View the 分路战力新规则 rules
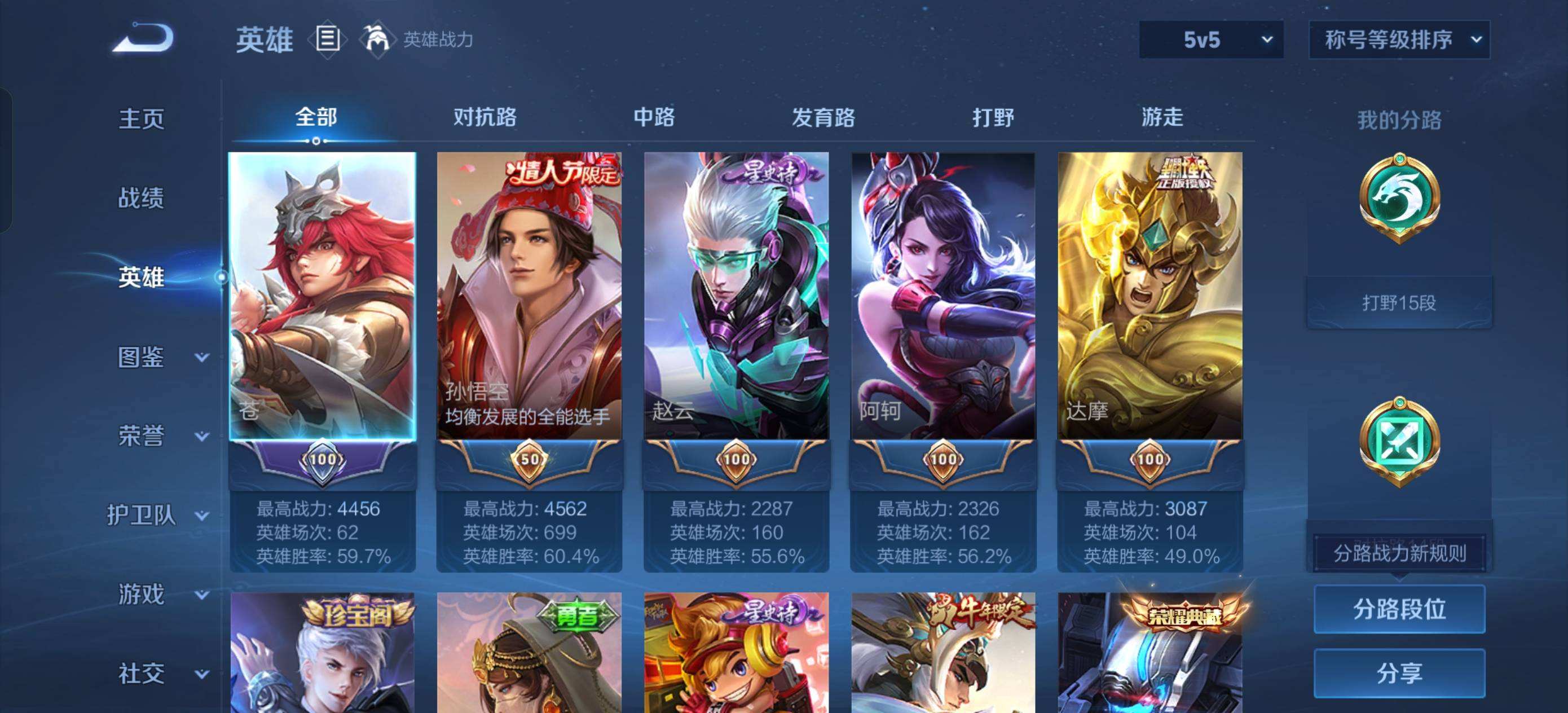 [x=1399, y=553]
